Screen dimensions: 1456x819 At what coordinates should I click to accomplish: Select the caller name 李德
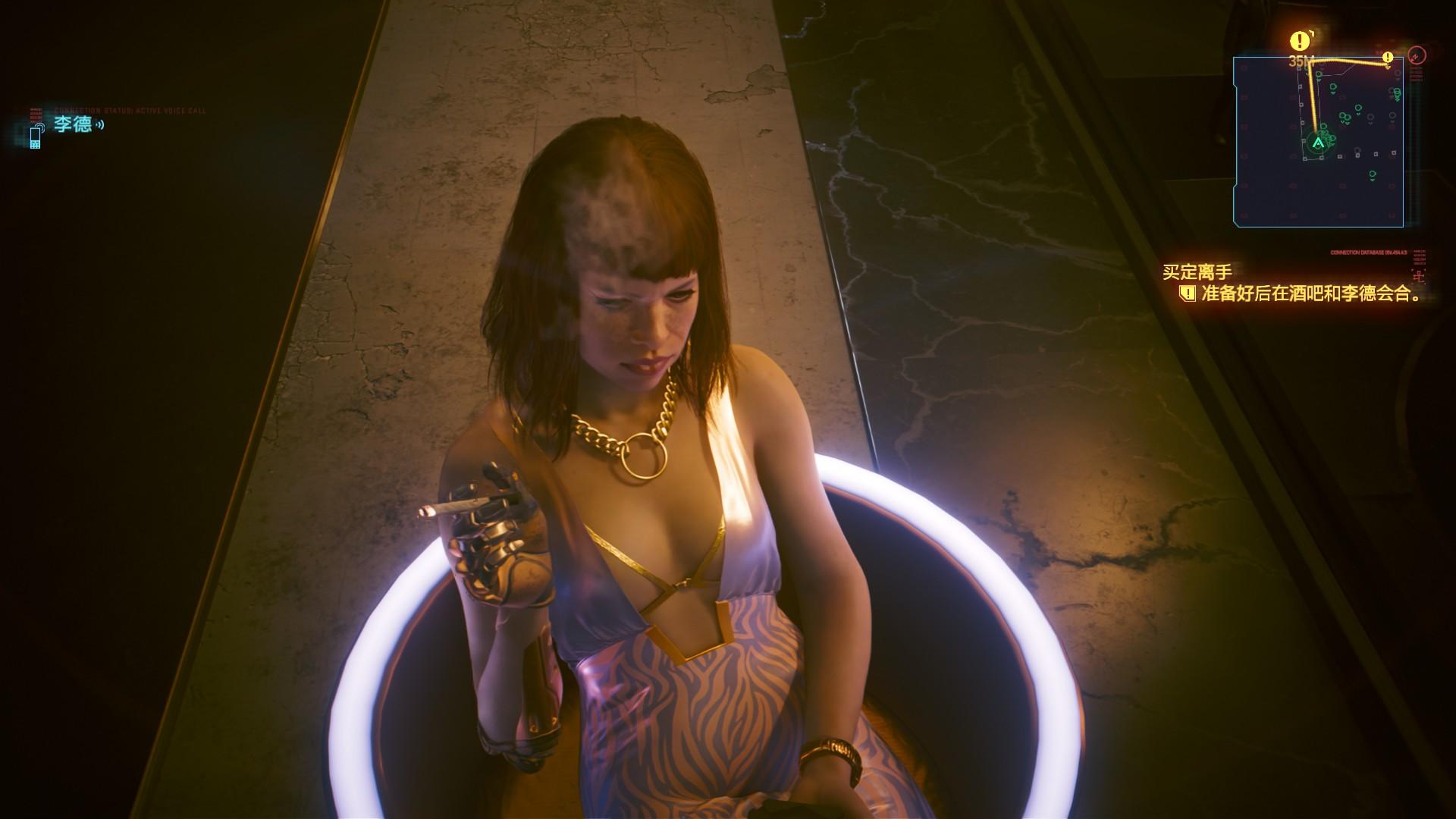73,124
